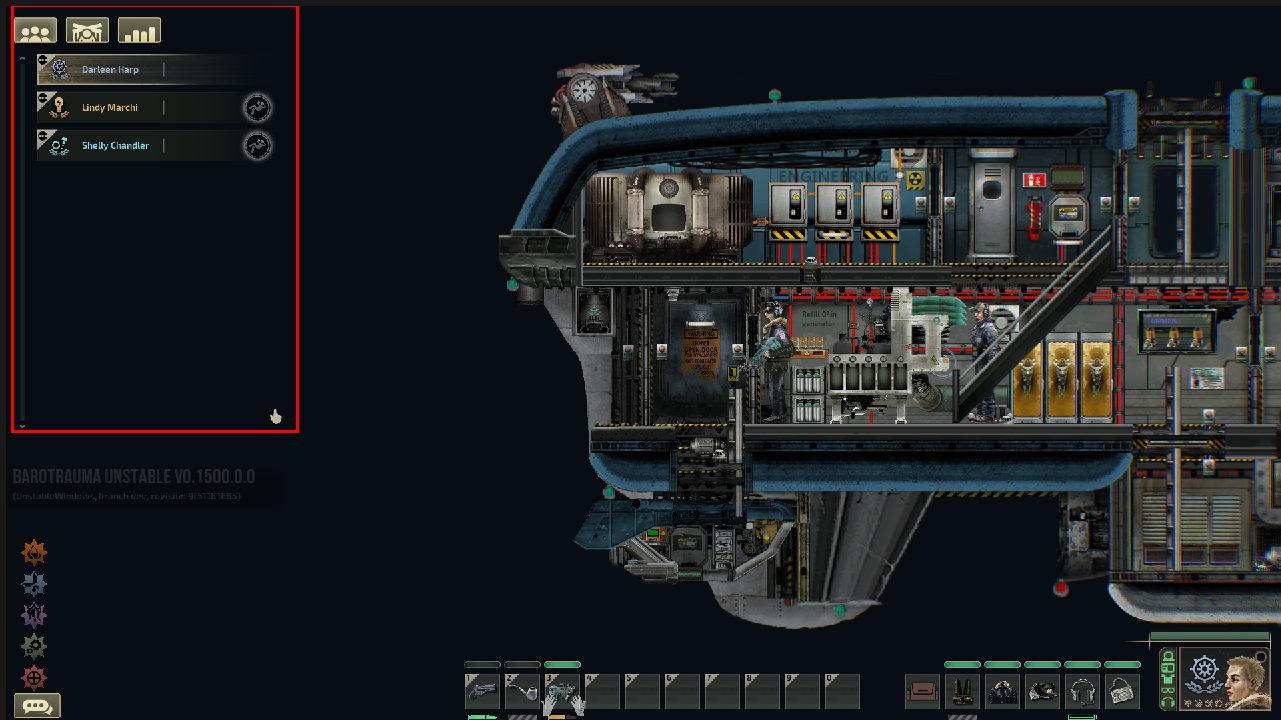This screenshot has height=720, width=1281.
Task: Report broken devices with the green gear icon
Action: click(x=34, y=646)
